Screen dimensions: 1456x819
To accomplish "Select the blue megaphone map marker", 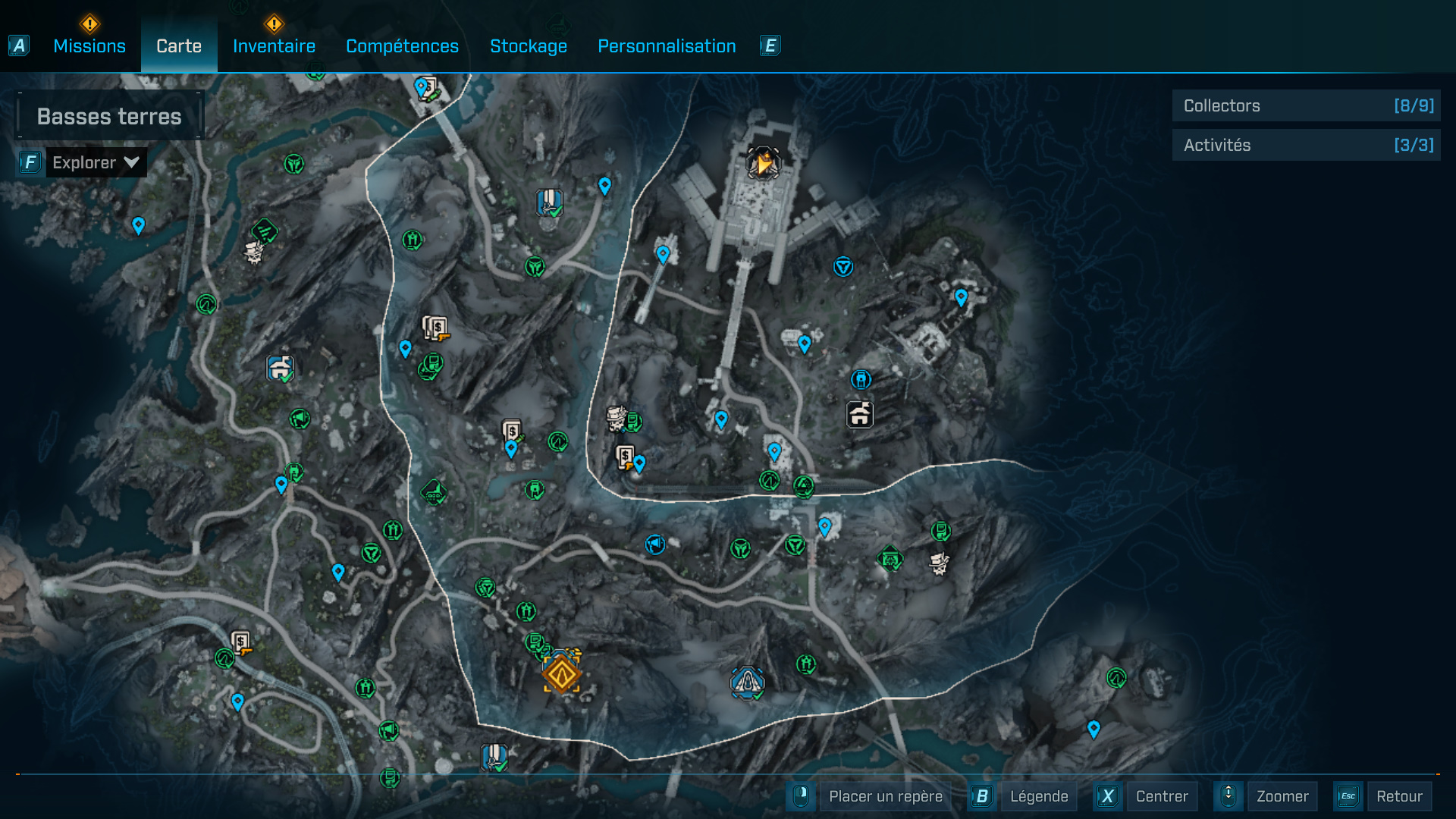I will pyautogui.click(x=655, y=544).
